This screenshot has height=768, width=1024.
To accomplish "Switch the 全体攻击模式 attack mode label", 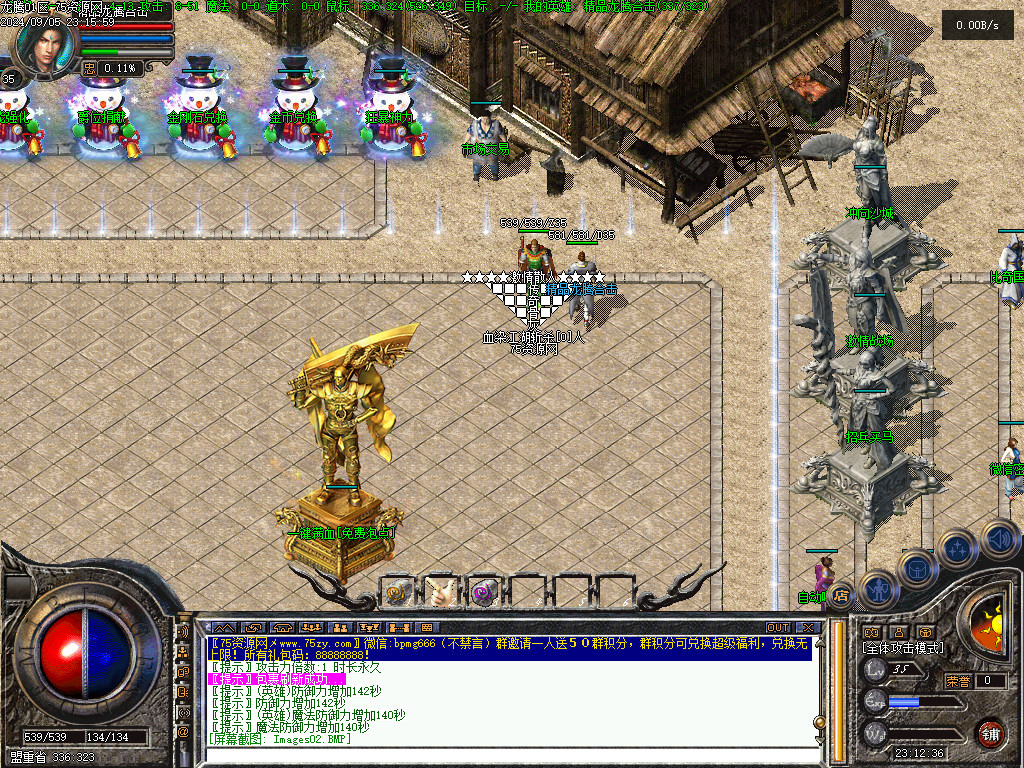I will coord(902,648).
